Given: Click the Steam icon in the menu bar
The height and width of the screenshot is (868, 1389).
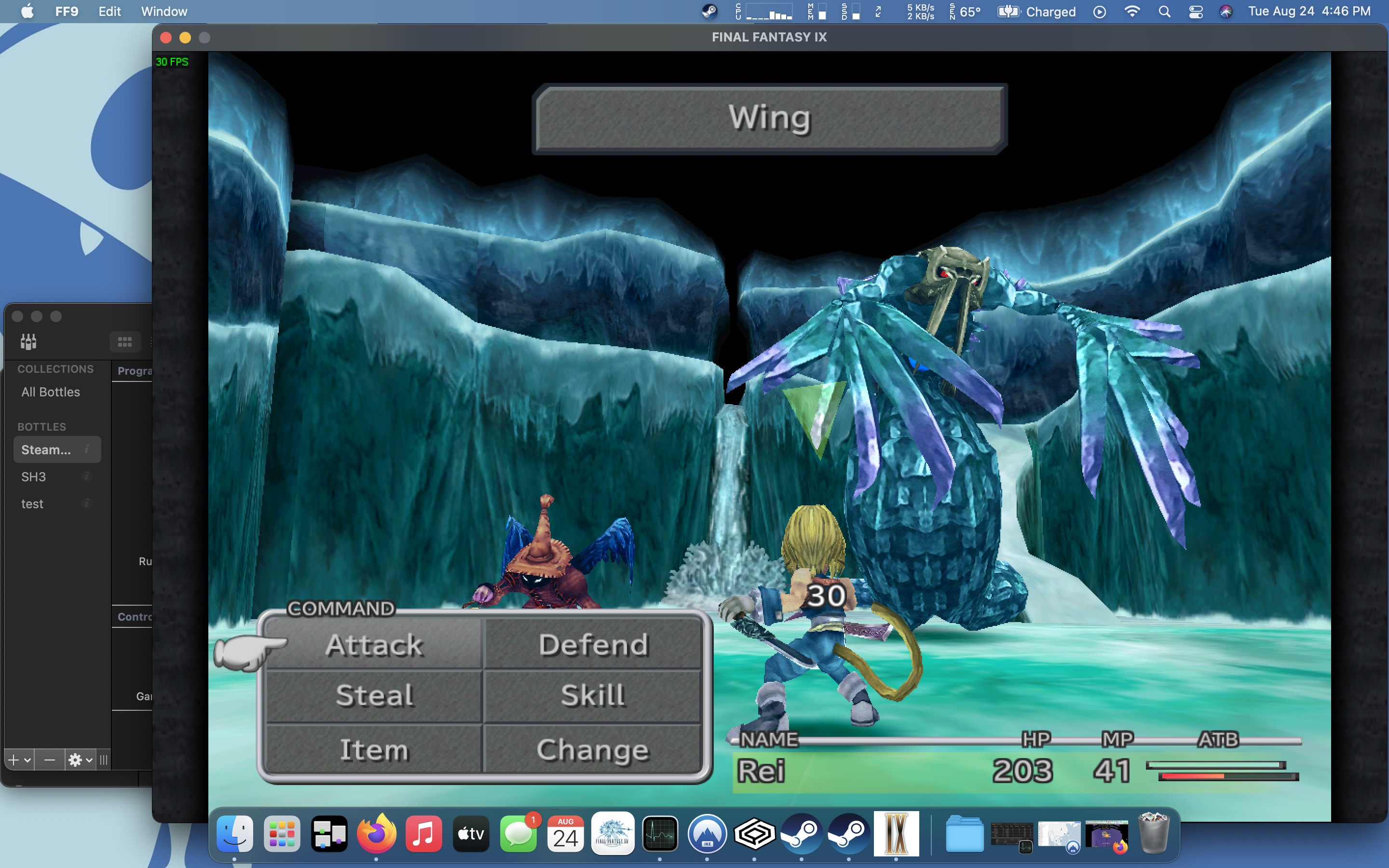Looking at the screenshot, I should (710, 11).
